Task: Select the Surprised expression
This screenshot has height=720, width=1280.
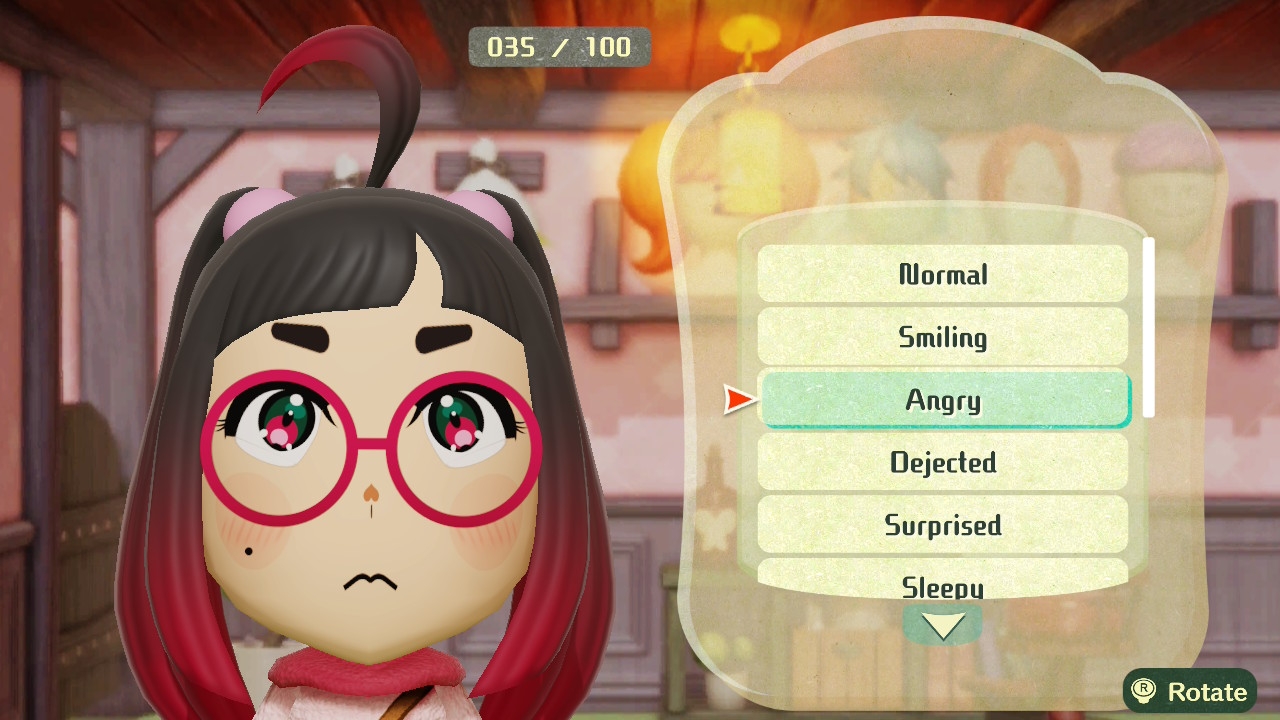Action: tap(942, 525)
